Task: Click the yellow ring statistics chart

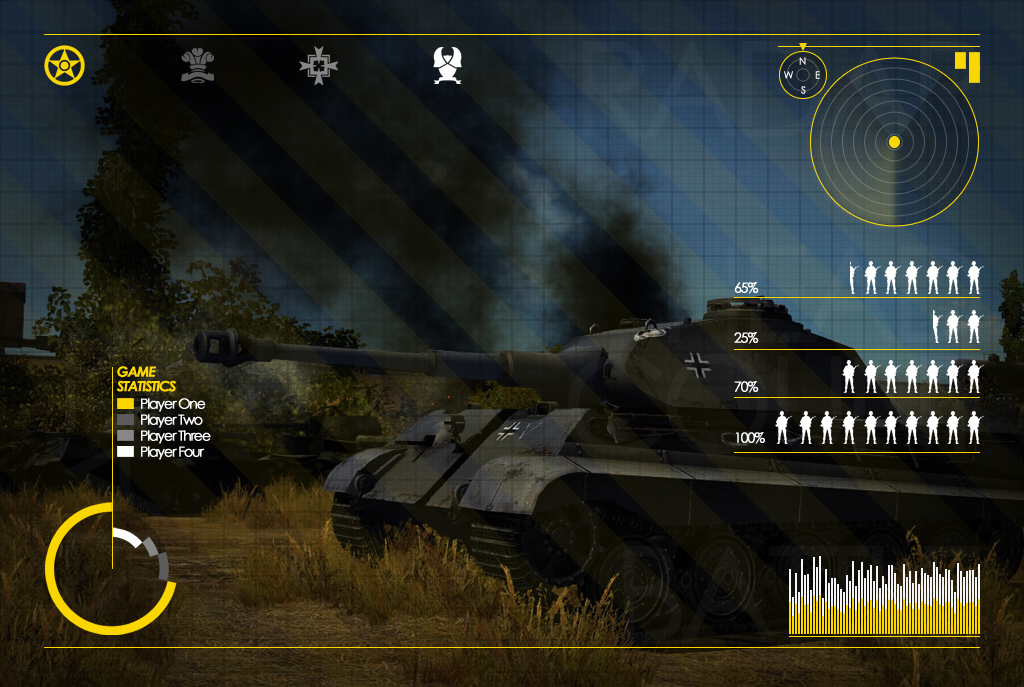Action: pyautogui.click(x=109, y=569)
